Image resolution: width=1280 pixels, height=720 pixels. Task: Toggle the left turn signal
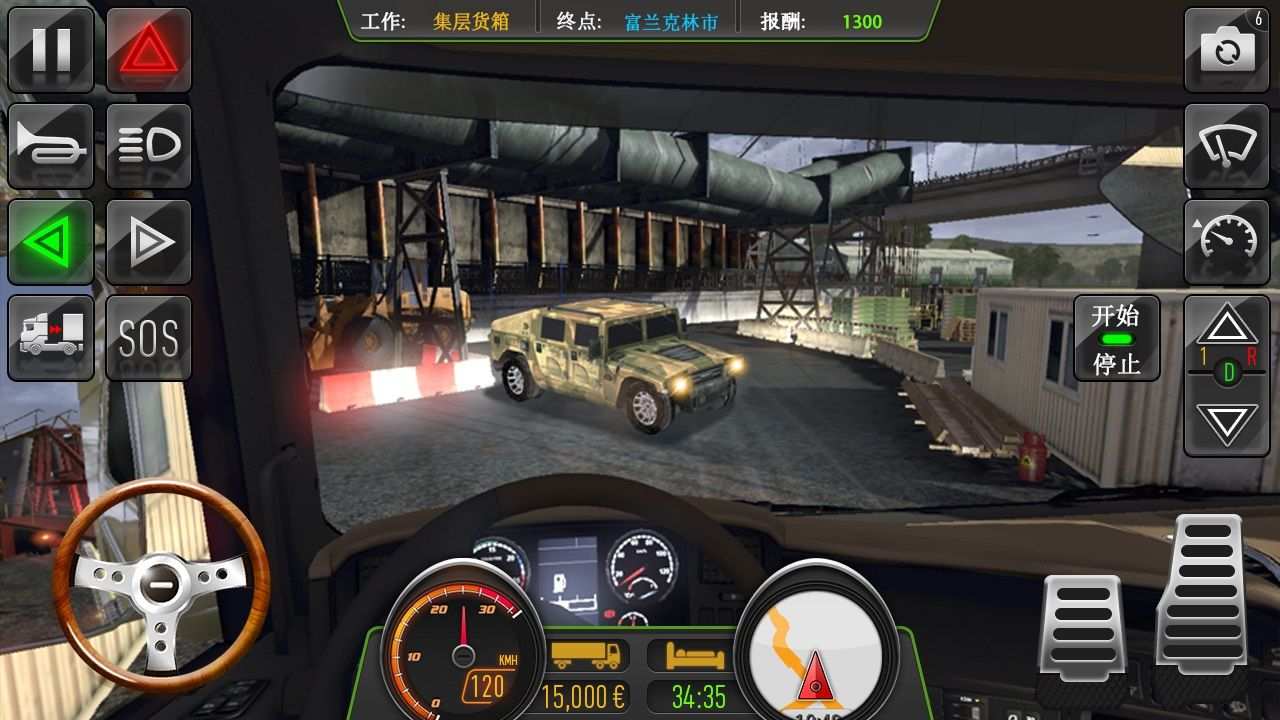51,240
